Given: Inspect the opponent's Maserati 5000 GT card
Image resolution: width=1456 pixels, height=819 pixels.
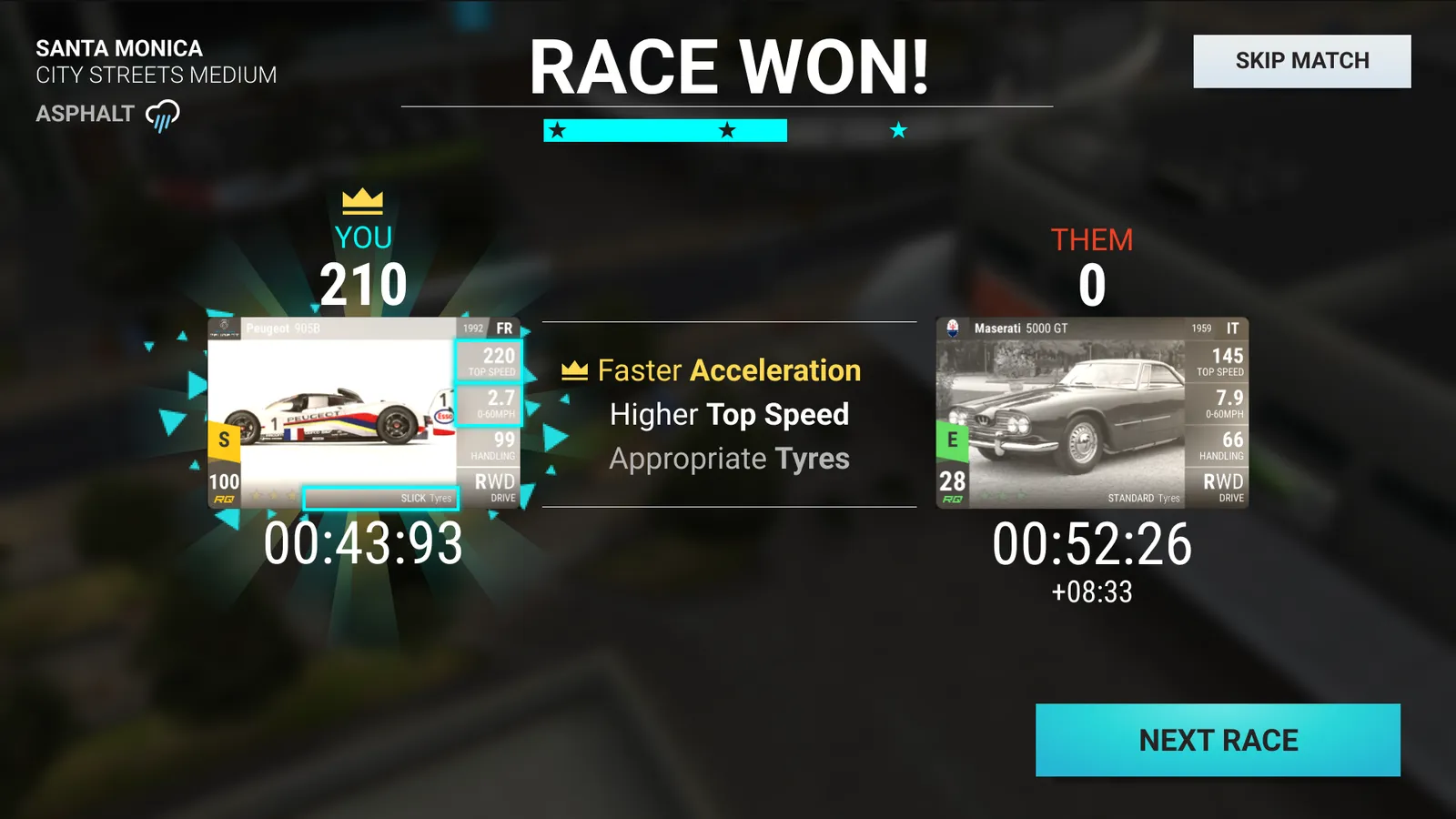Looking at the screenshot, I should pos(1091,412).
